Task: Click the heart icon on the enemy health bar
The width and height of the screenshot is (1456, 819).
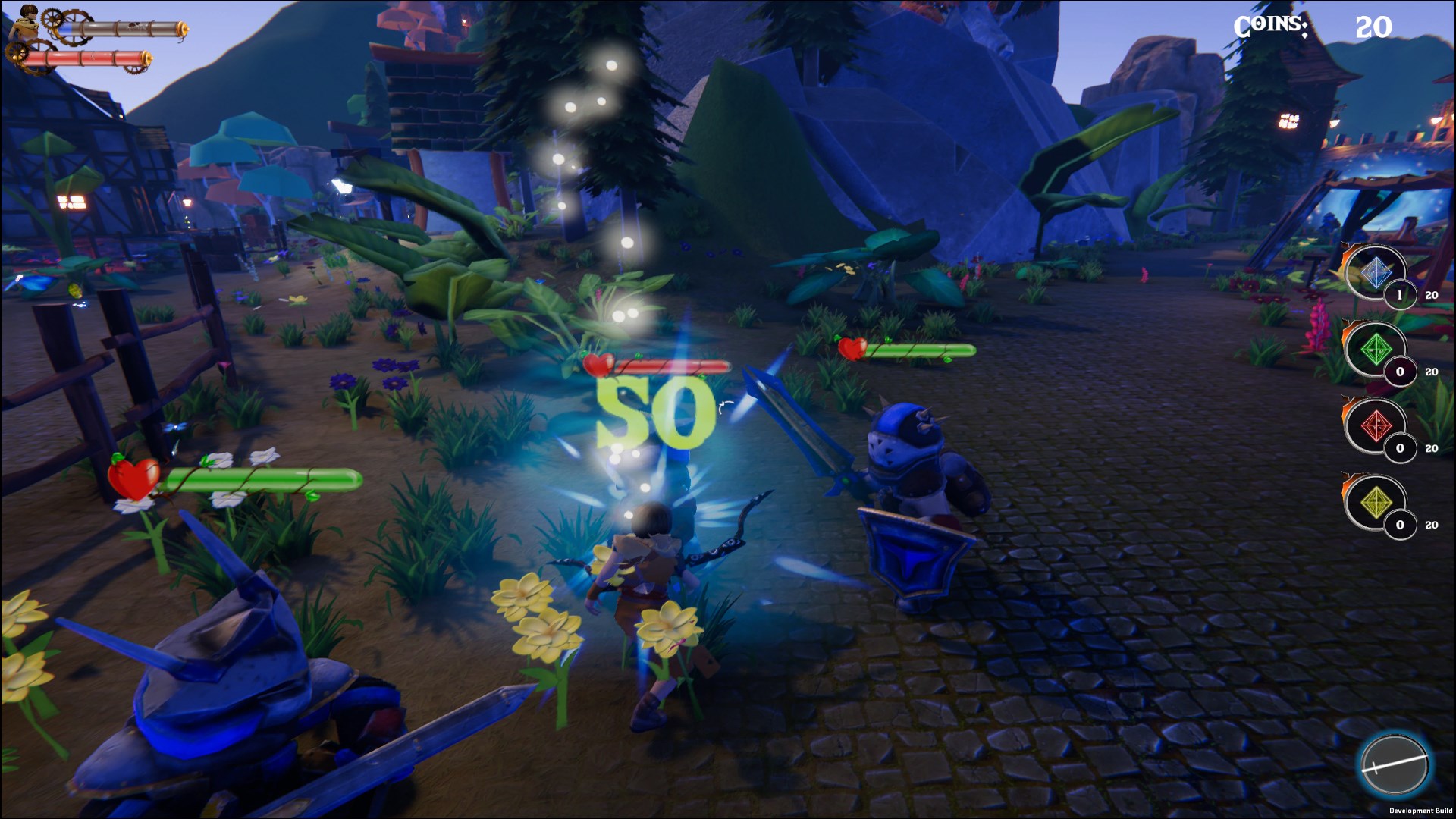Action: click(x=596, y=362)
